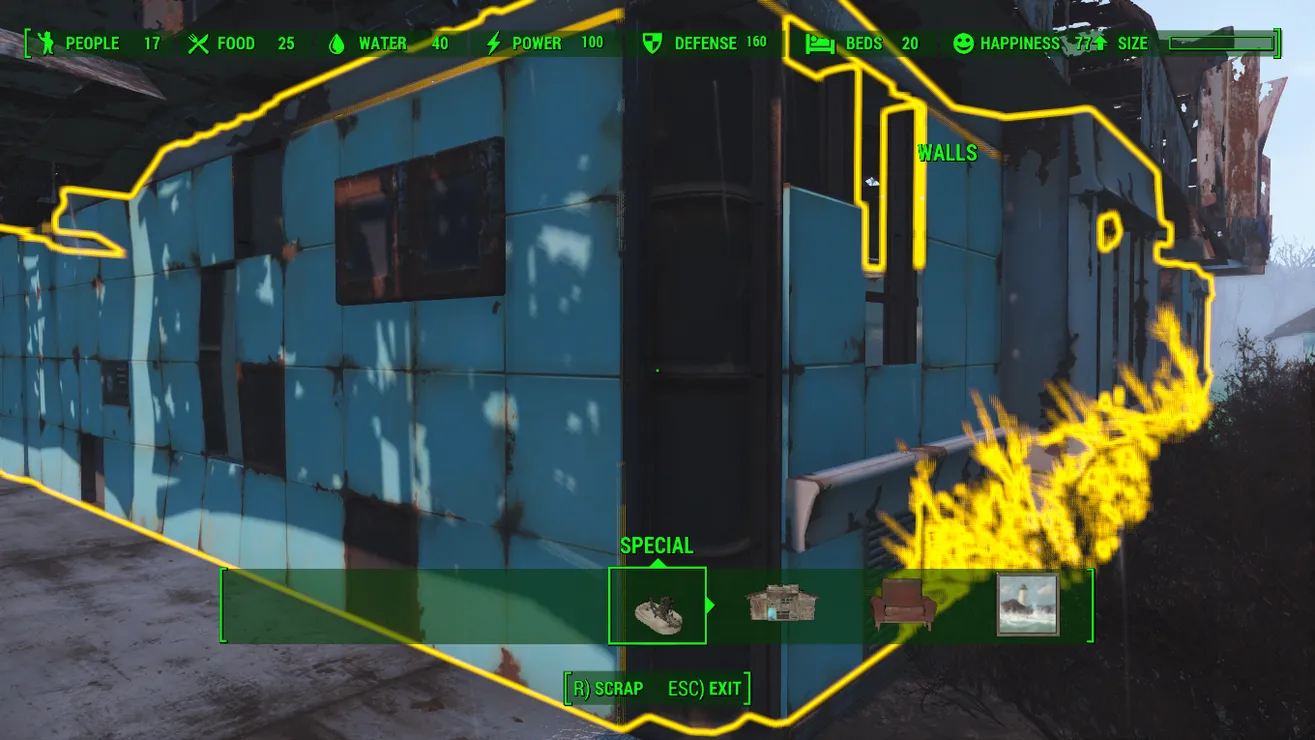
Task: Choose the Furniture category with the red armchair
Action: 904,606
